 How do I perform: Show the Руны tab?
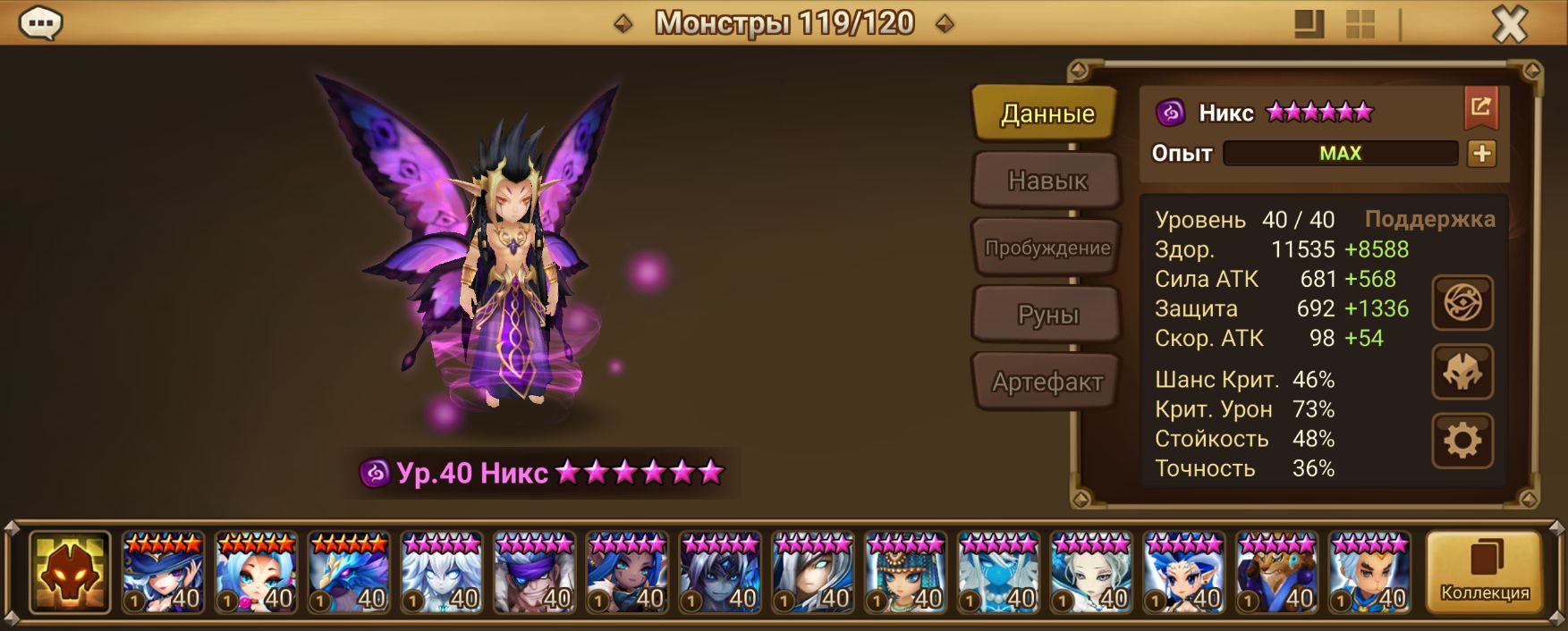tap(1047, 315)
